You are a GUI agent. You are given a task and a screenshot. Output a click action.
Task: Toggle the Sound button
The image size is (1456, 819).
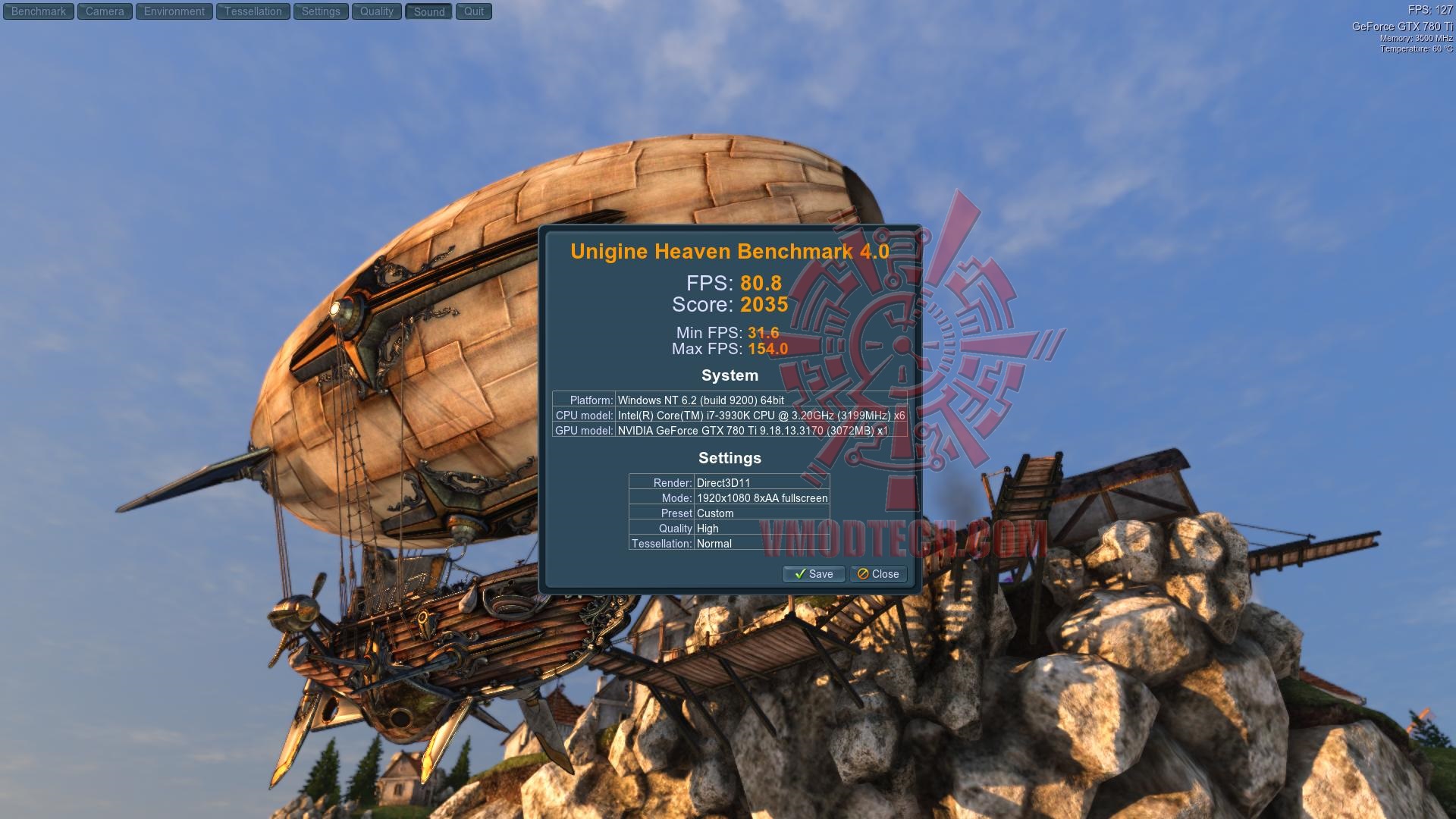coord(429,11)
